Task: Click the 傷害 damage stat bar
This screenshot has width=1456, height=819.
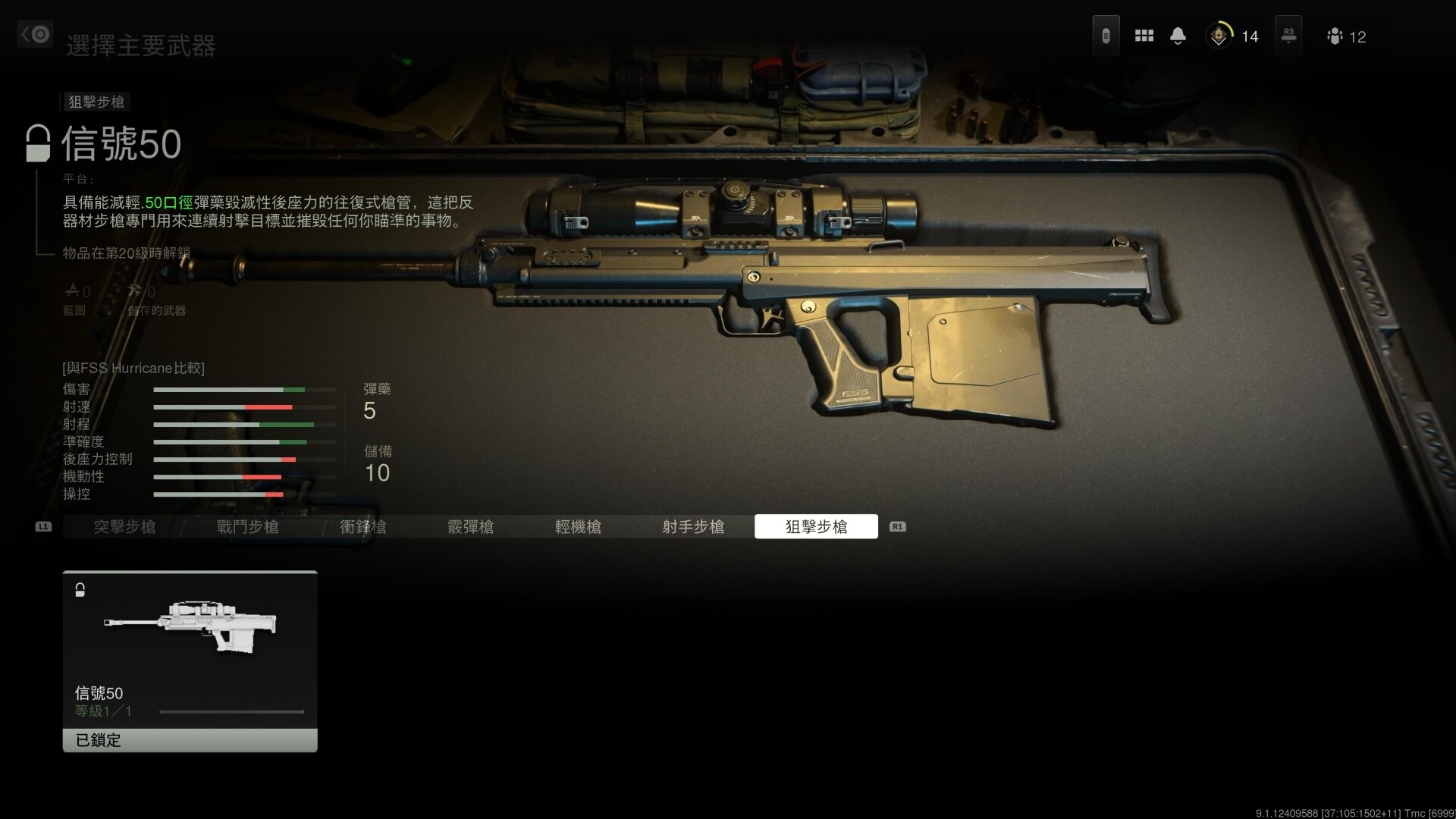Action: [244, 388]
